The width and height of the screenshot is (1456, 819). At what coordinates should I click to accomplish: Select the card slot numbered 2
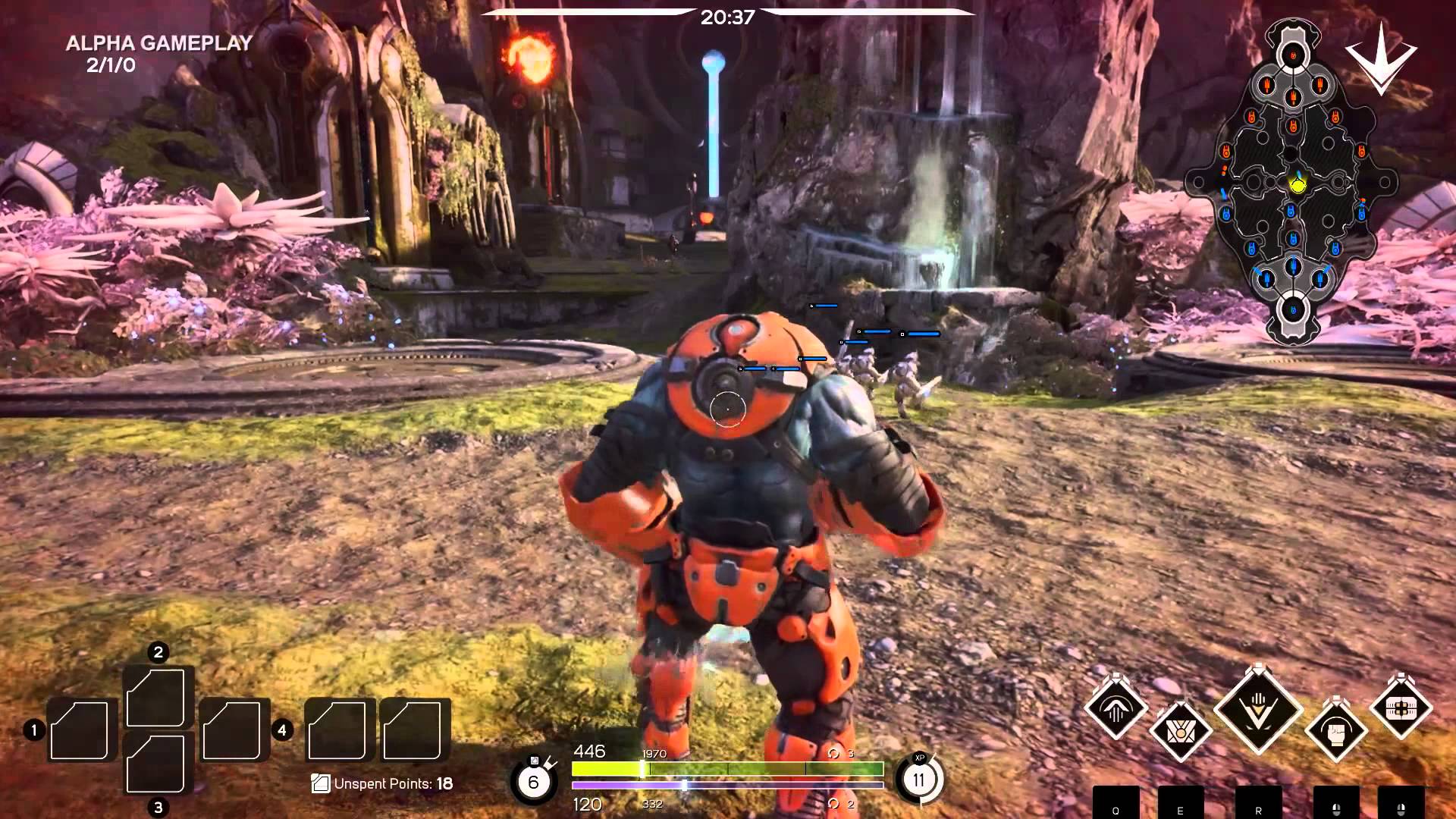(158, 697)
